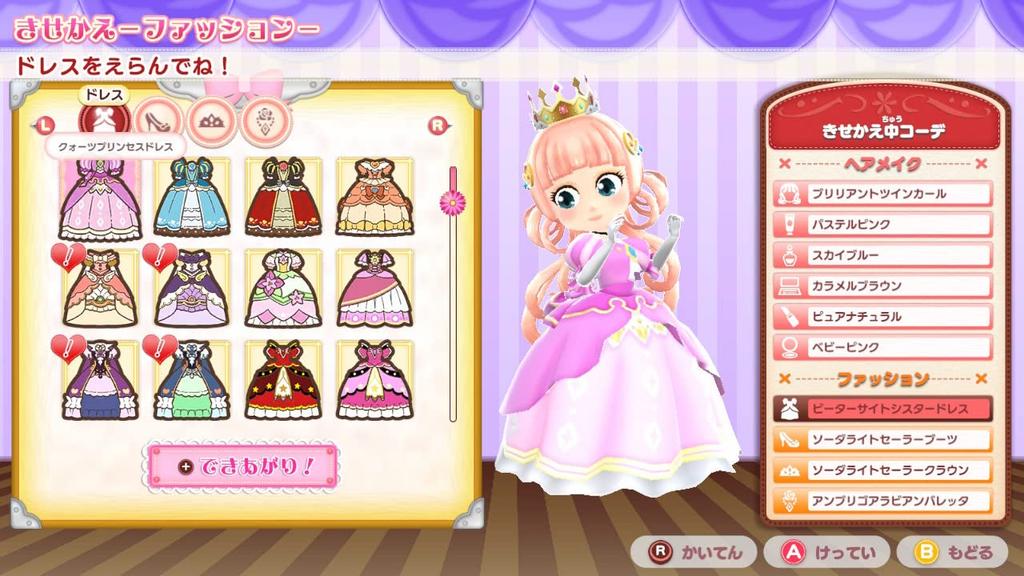
Task: Open the パステルピンク hair color entry
Action: pyautogui.click(x=882, y=225)
